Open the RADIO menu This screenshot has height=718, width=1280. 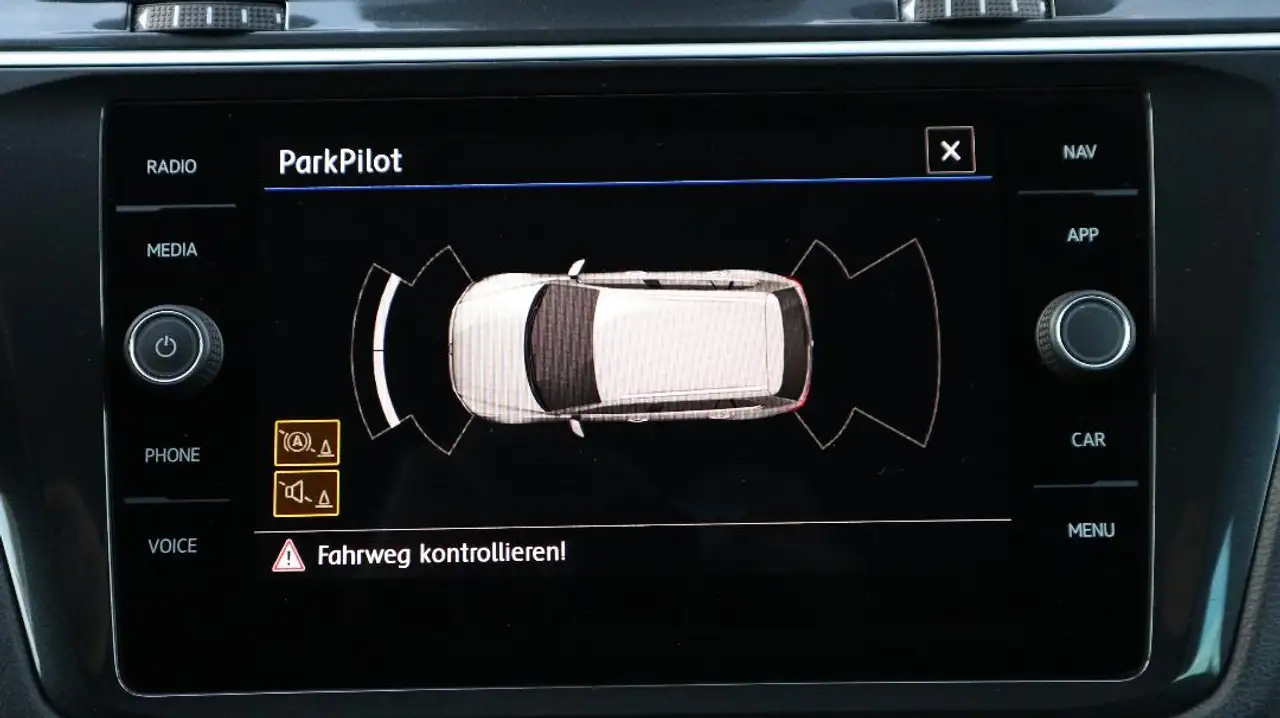172,167
